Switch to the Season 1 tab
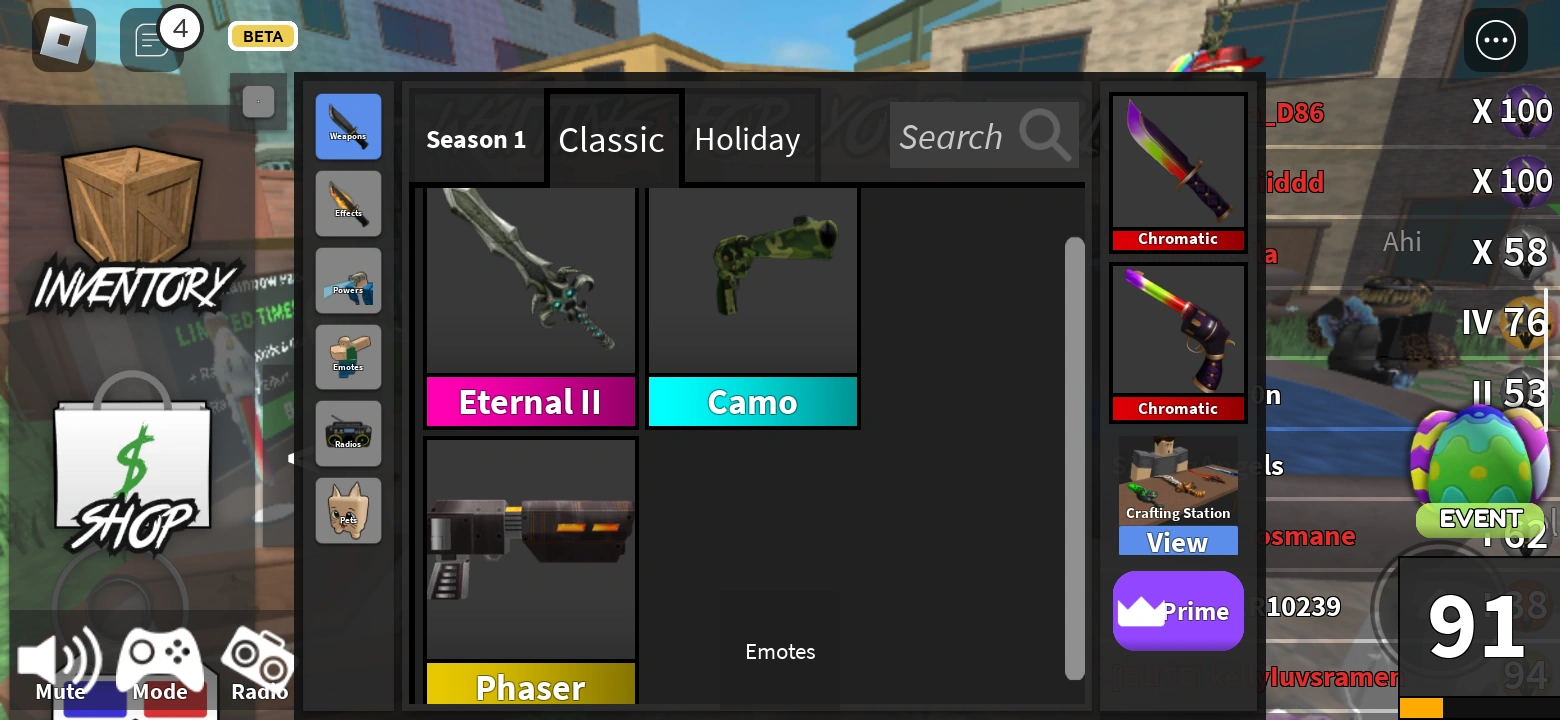 click(477, 139)
